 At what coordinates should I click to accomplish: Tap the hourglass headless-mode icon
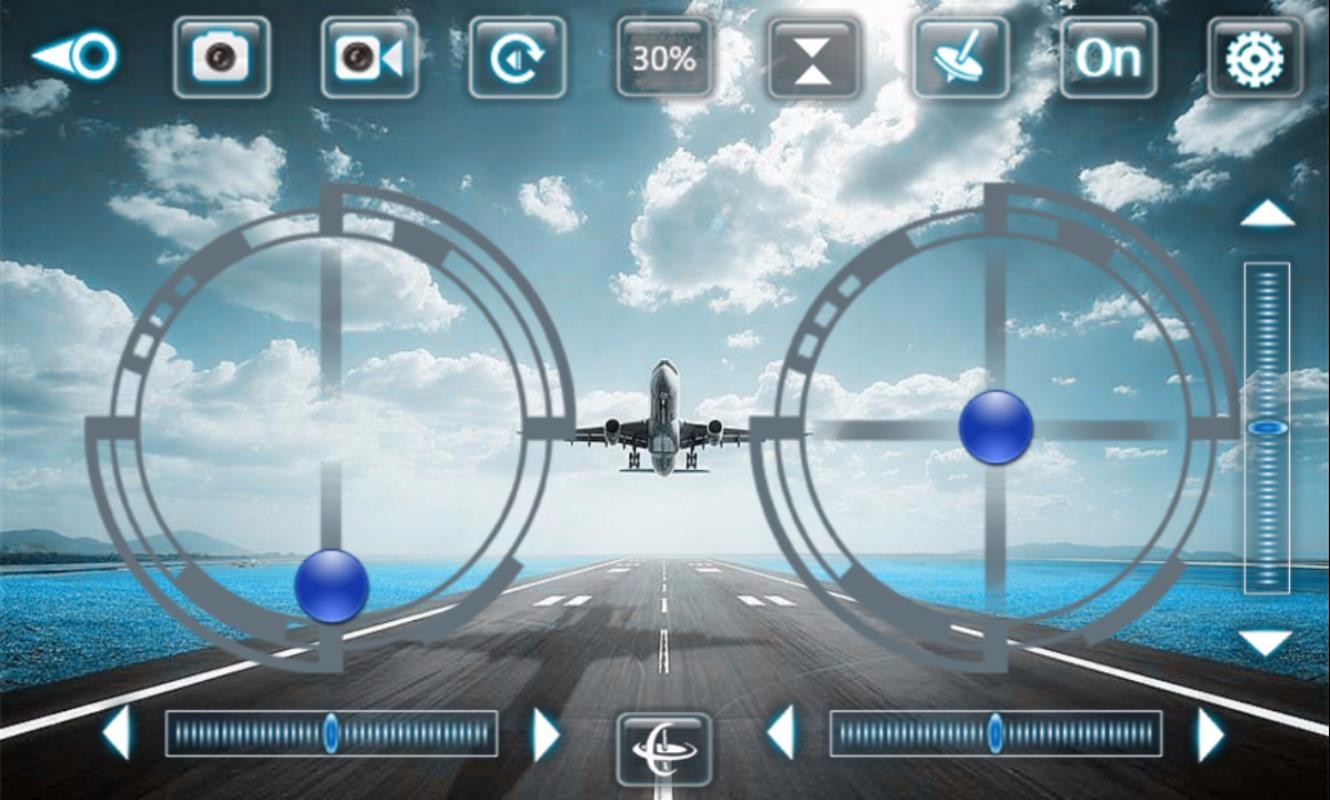pos(811,58)
